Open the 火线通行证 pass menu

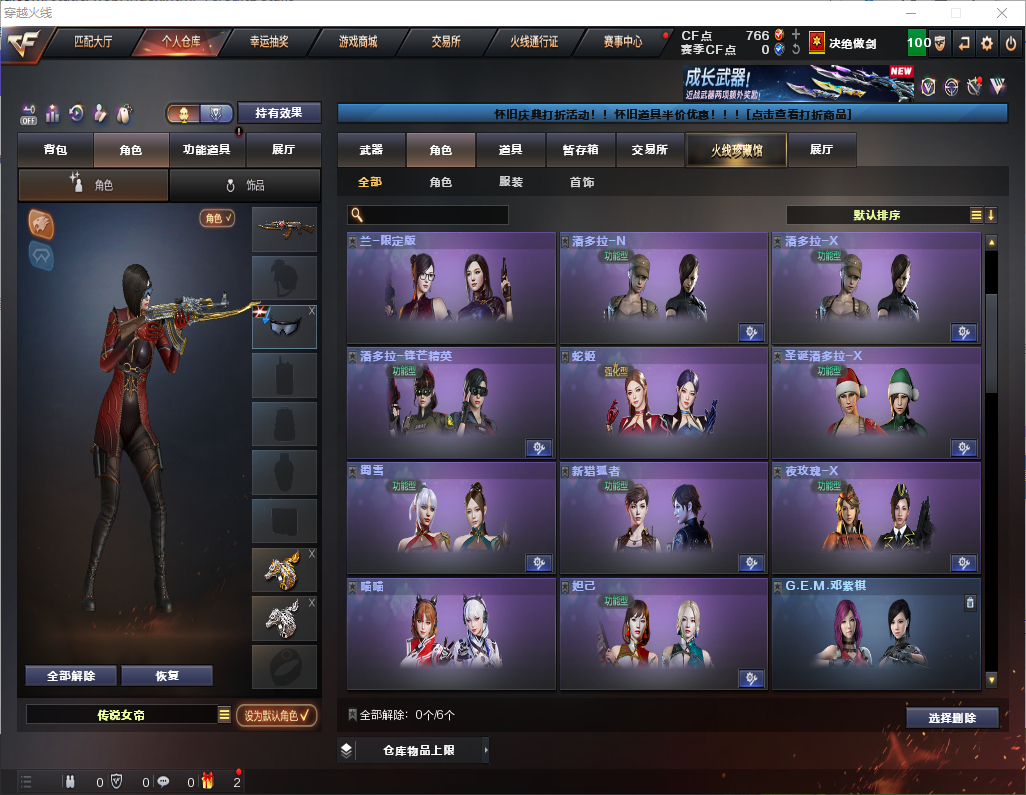[x=534, y=42]
